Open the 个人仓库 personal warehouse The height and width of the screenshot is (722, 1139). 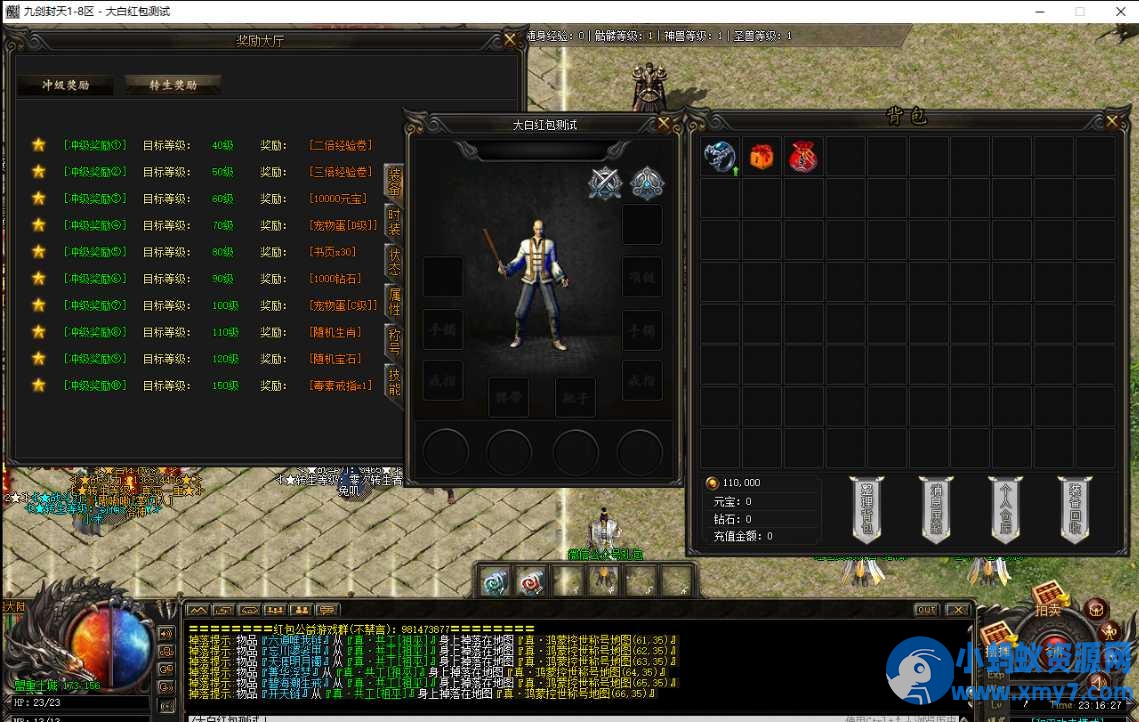click(x=1005, y=508)
